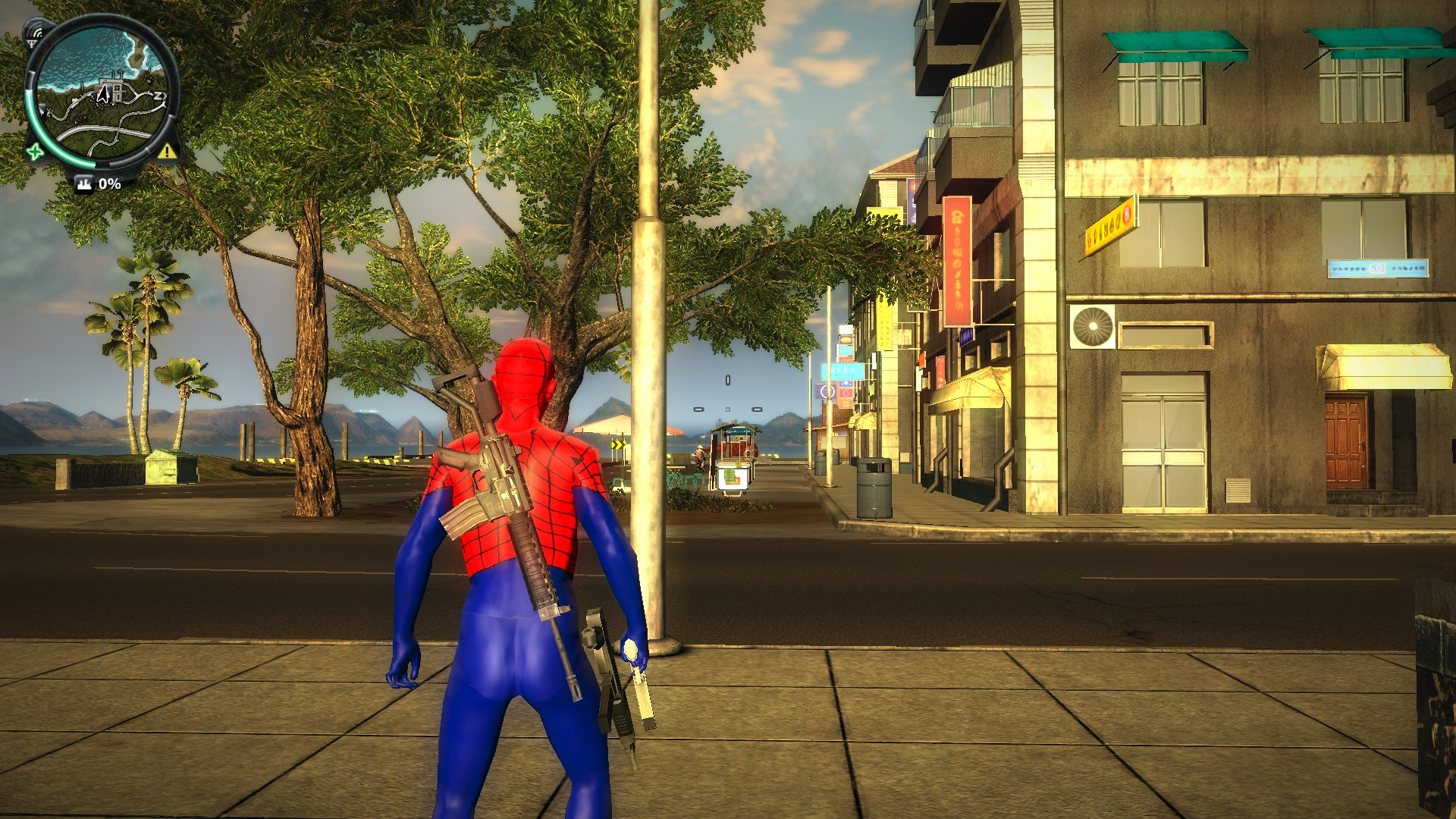Click the signal strength icon on the minimap

tap(33, 33)
